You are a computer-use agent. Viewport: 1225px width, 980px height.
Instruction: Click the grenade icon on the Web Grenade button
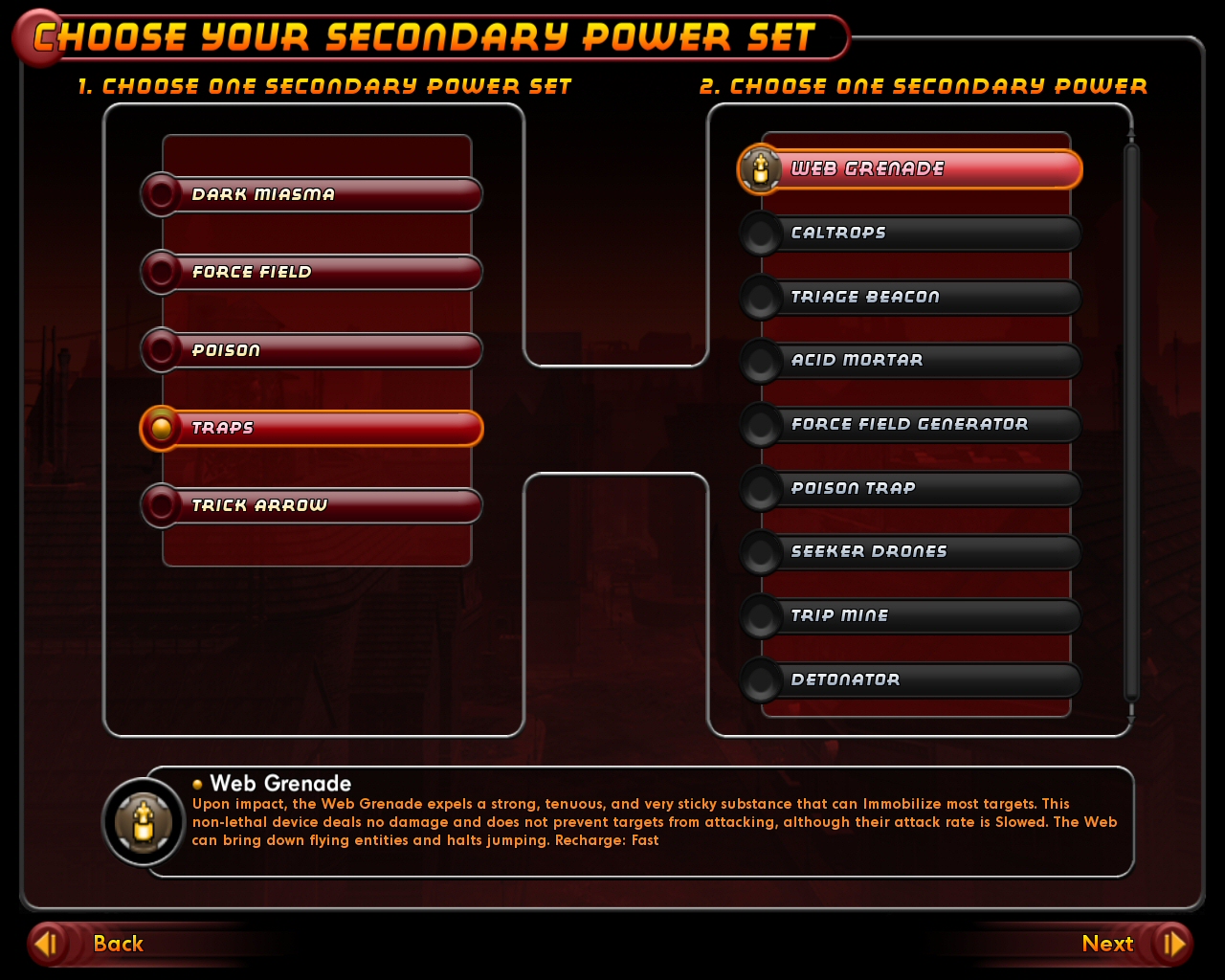pos(759,168)
